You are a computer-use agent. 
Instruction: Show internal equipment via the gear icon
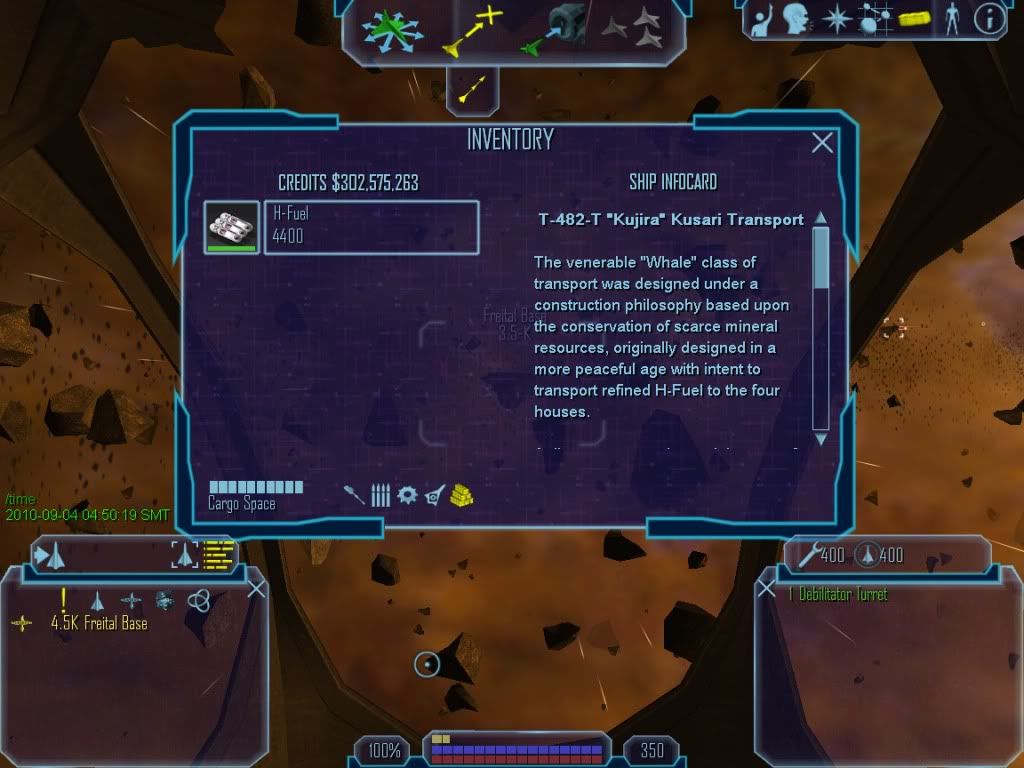(407, 495)
